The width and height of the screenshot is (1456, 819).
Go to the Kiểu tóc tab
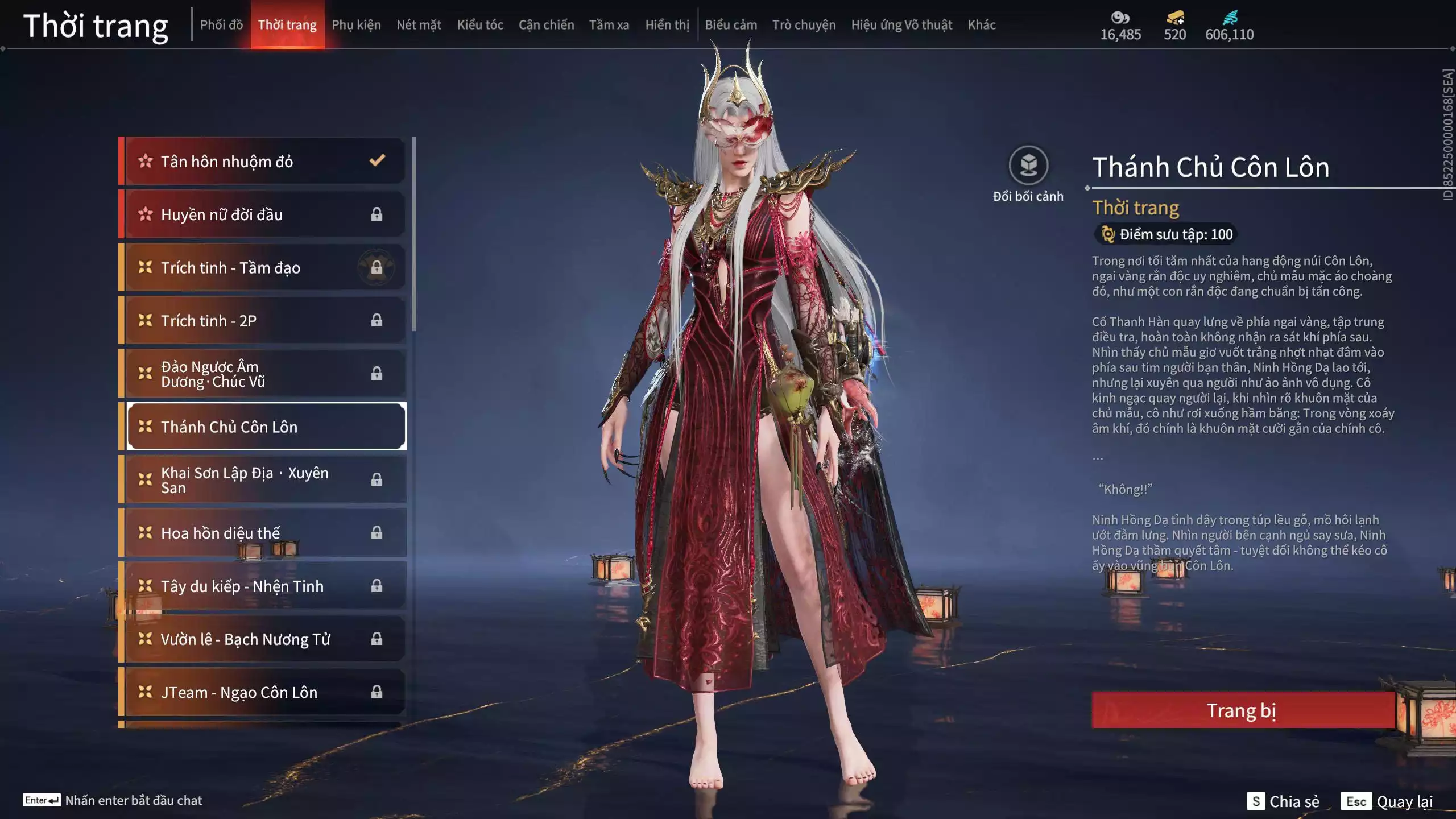[x=480, y=25]
